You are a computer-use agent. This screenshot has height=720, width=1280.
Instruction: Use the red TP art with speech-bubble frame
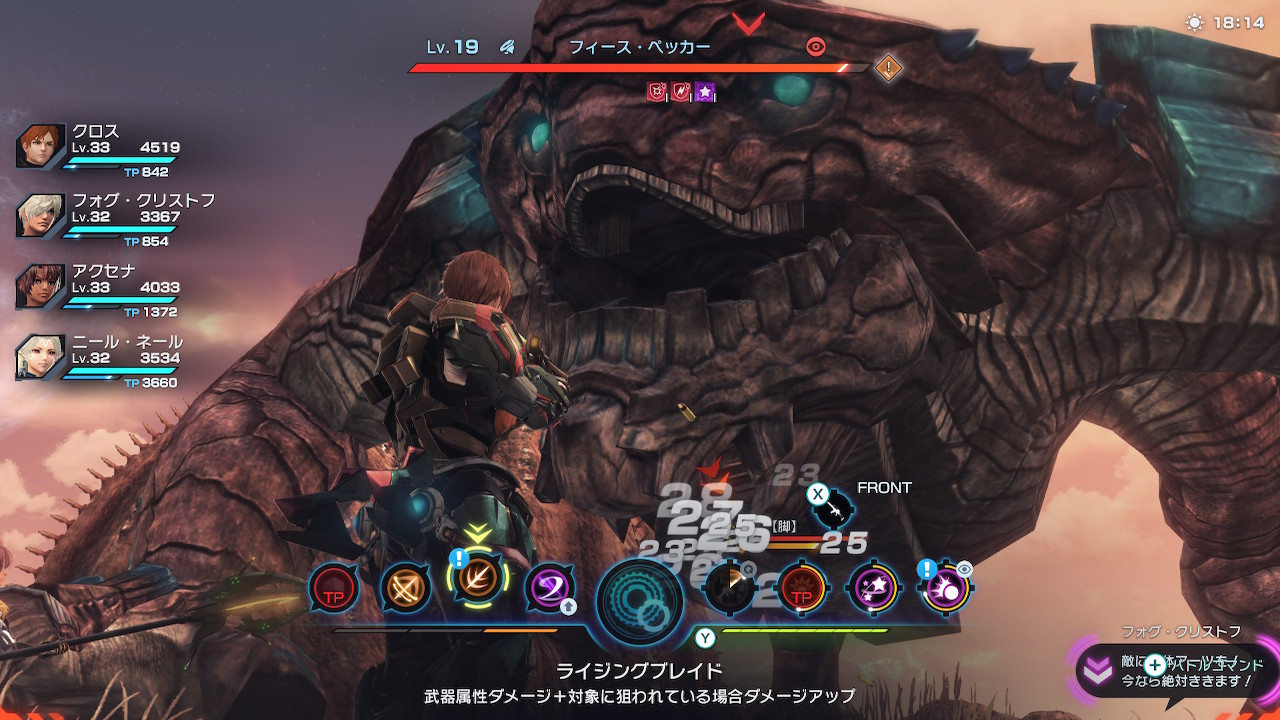pos(332,587)
